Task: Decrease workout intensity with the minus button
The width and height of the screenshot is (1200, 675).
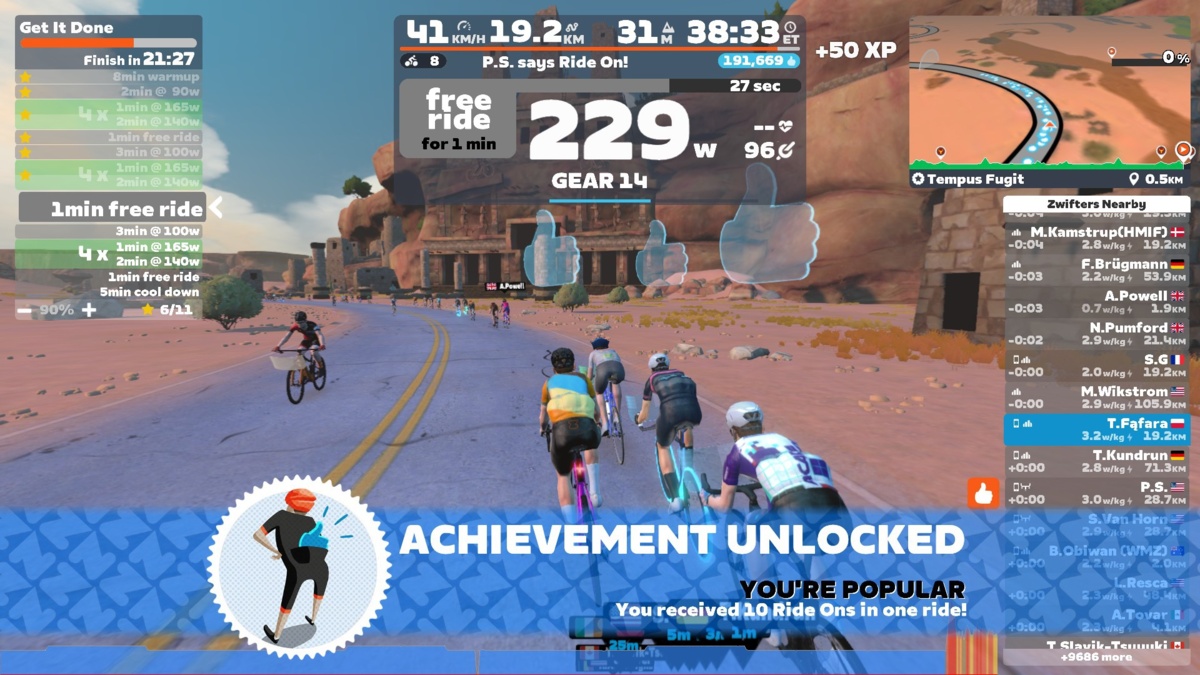Action: click(x=26, y=310)
